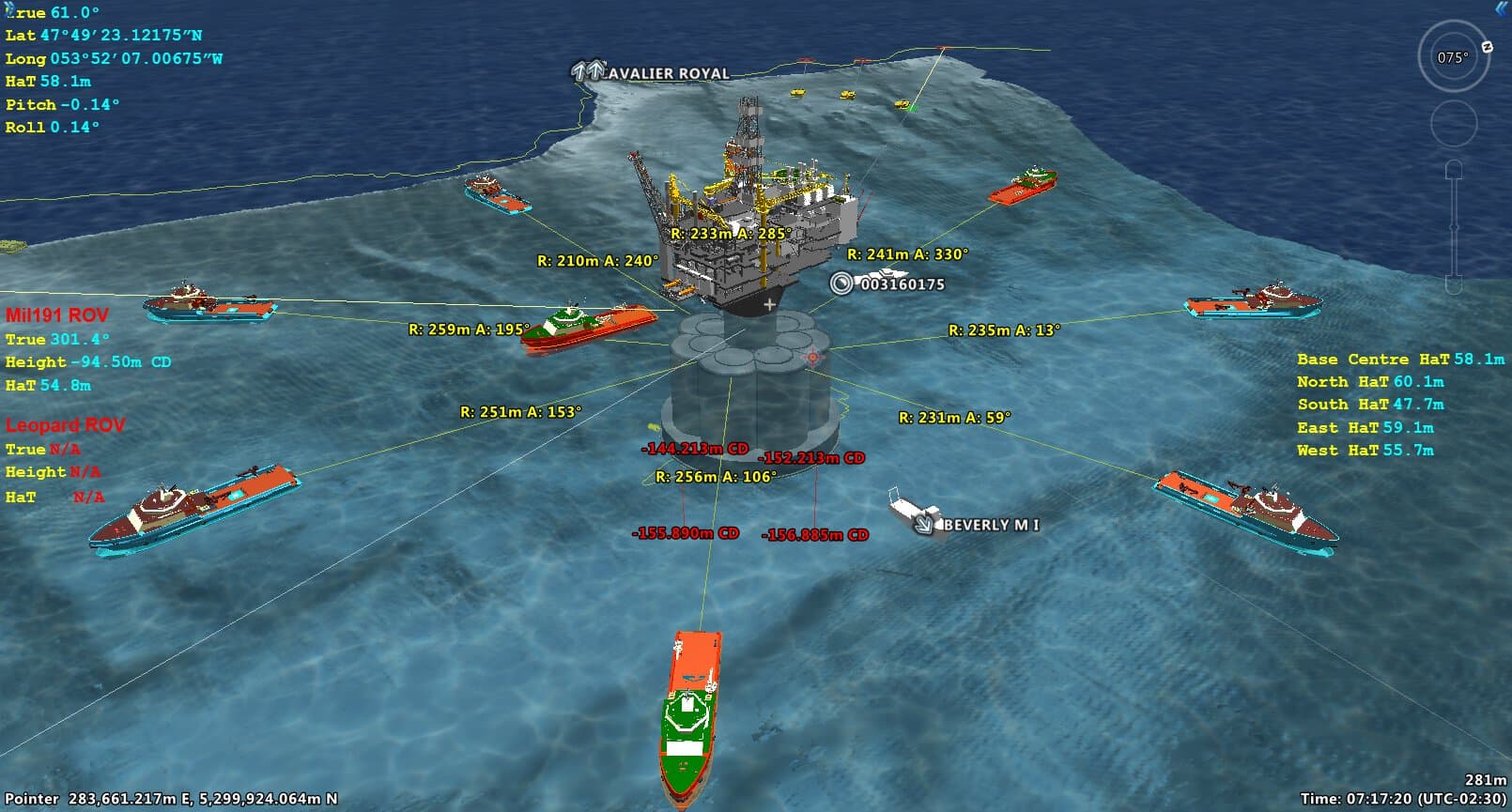Adjust the depth probe scale on right edge
This screenshot has width=1512, height=812.
tap(1454, 225)
